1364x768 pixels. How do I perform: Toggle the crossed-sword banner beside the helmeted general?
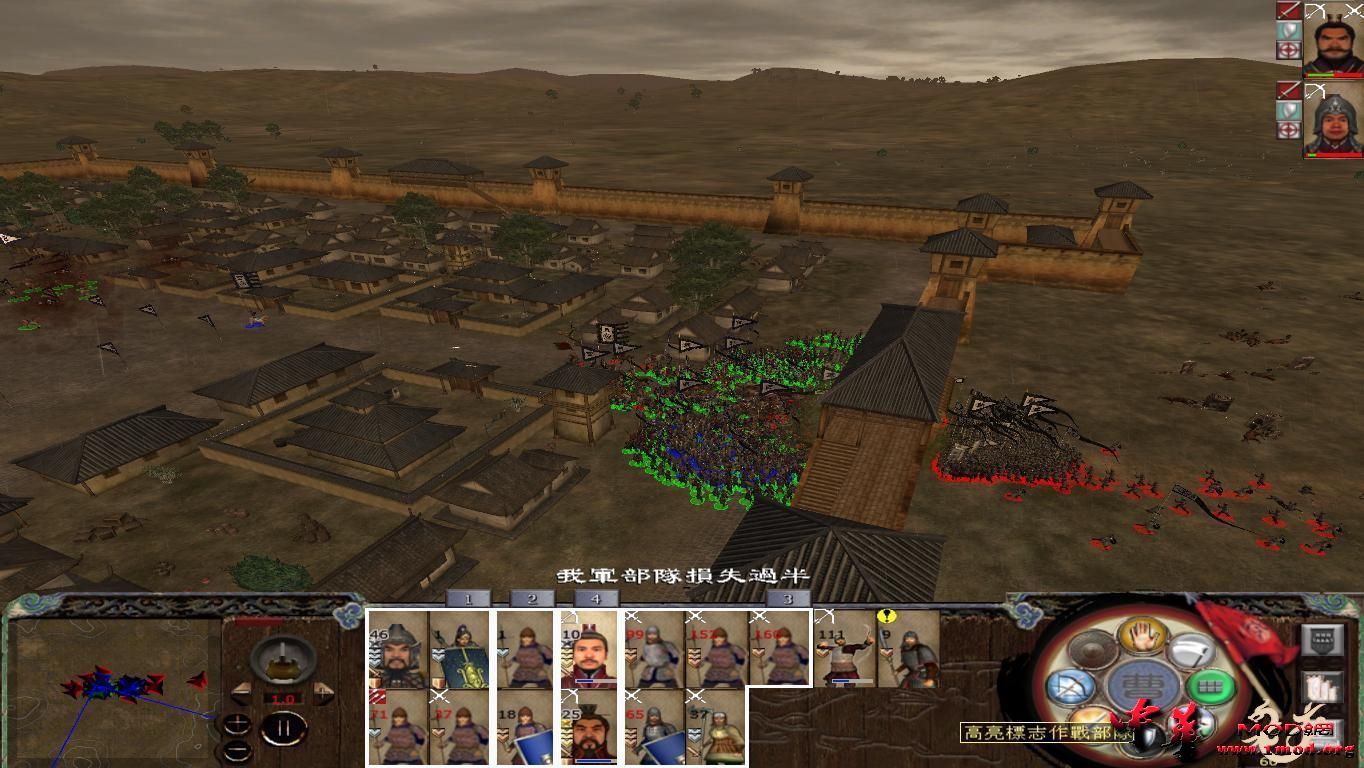(1289, 89)
